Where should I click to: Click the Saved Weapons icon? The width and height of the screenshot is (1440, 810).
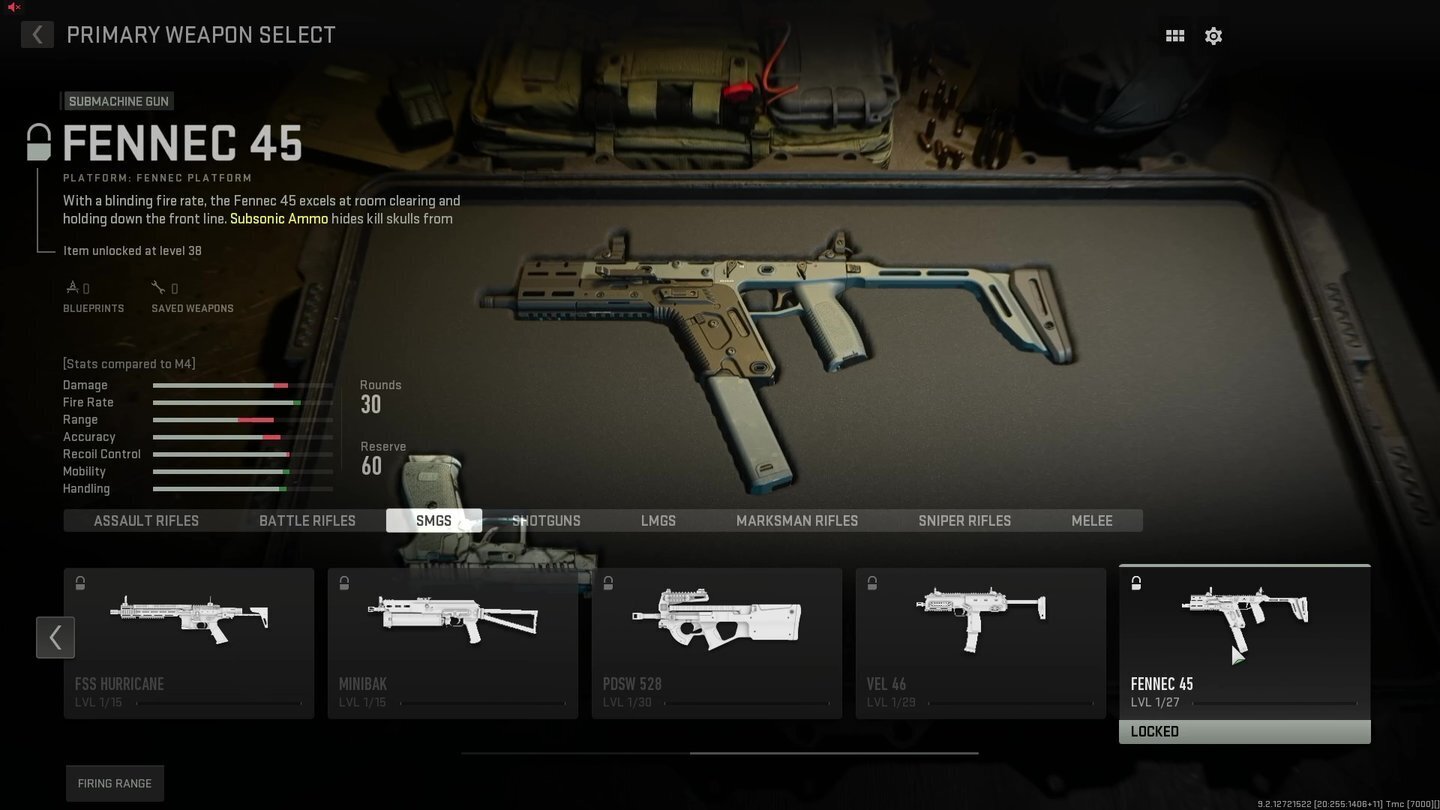[160, 286]
